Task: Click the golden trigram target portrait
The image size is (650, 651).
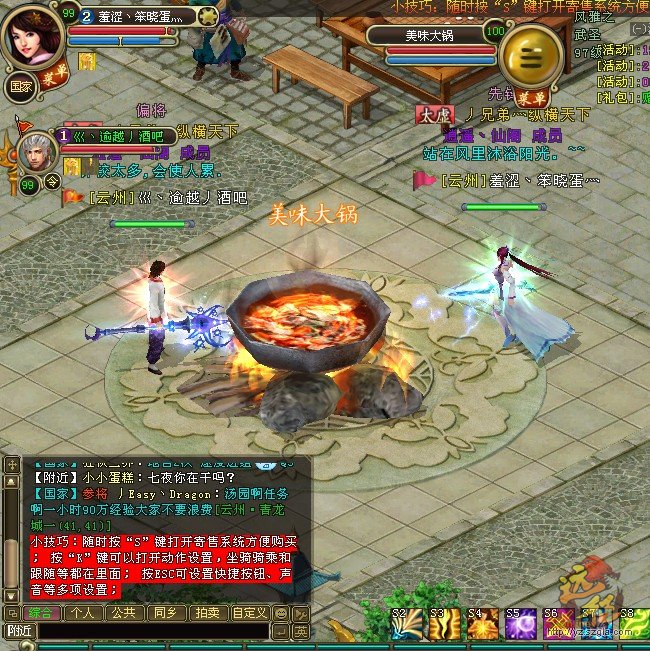Action: coord(530,55)
